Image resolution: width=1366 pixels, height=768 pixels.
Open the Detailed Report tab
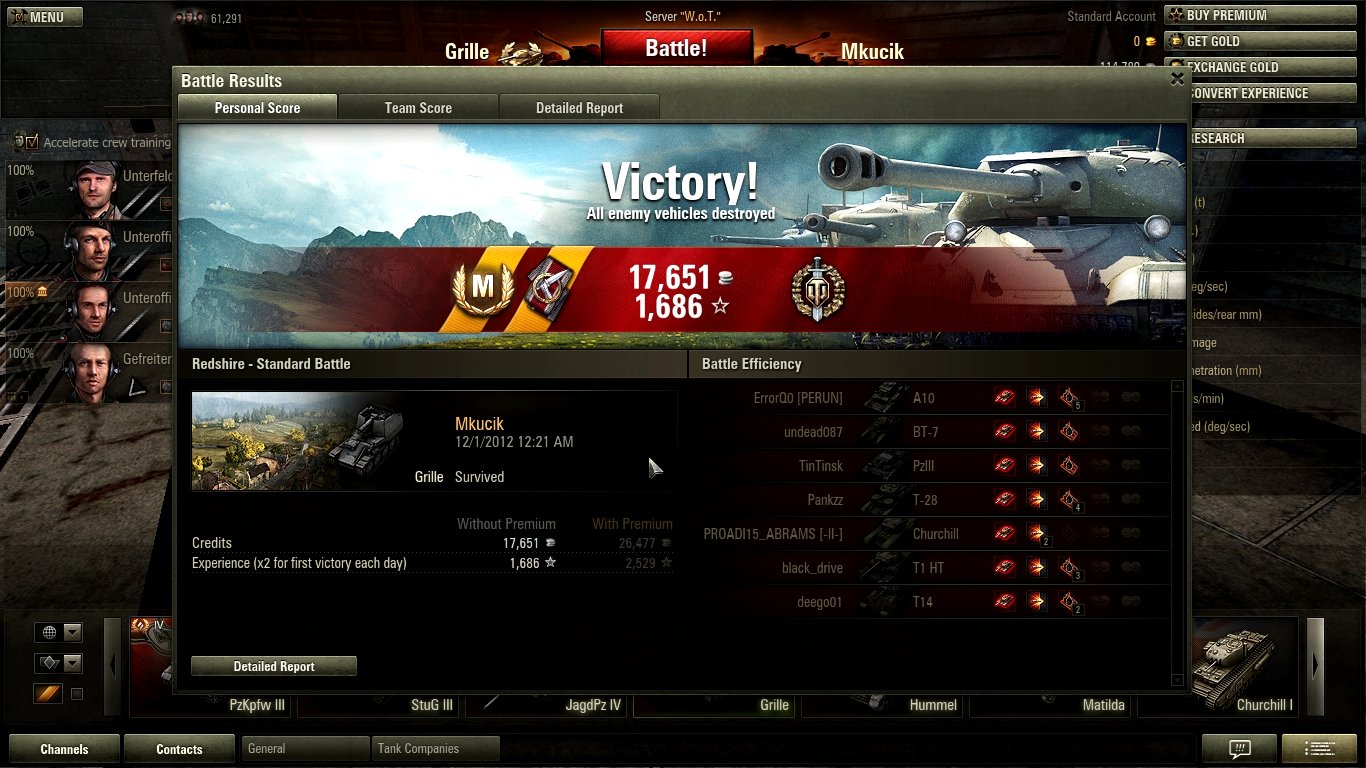(579, 108)
